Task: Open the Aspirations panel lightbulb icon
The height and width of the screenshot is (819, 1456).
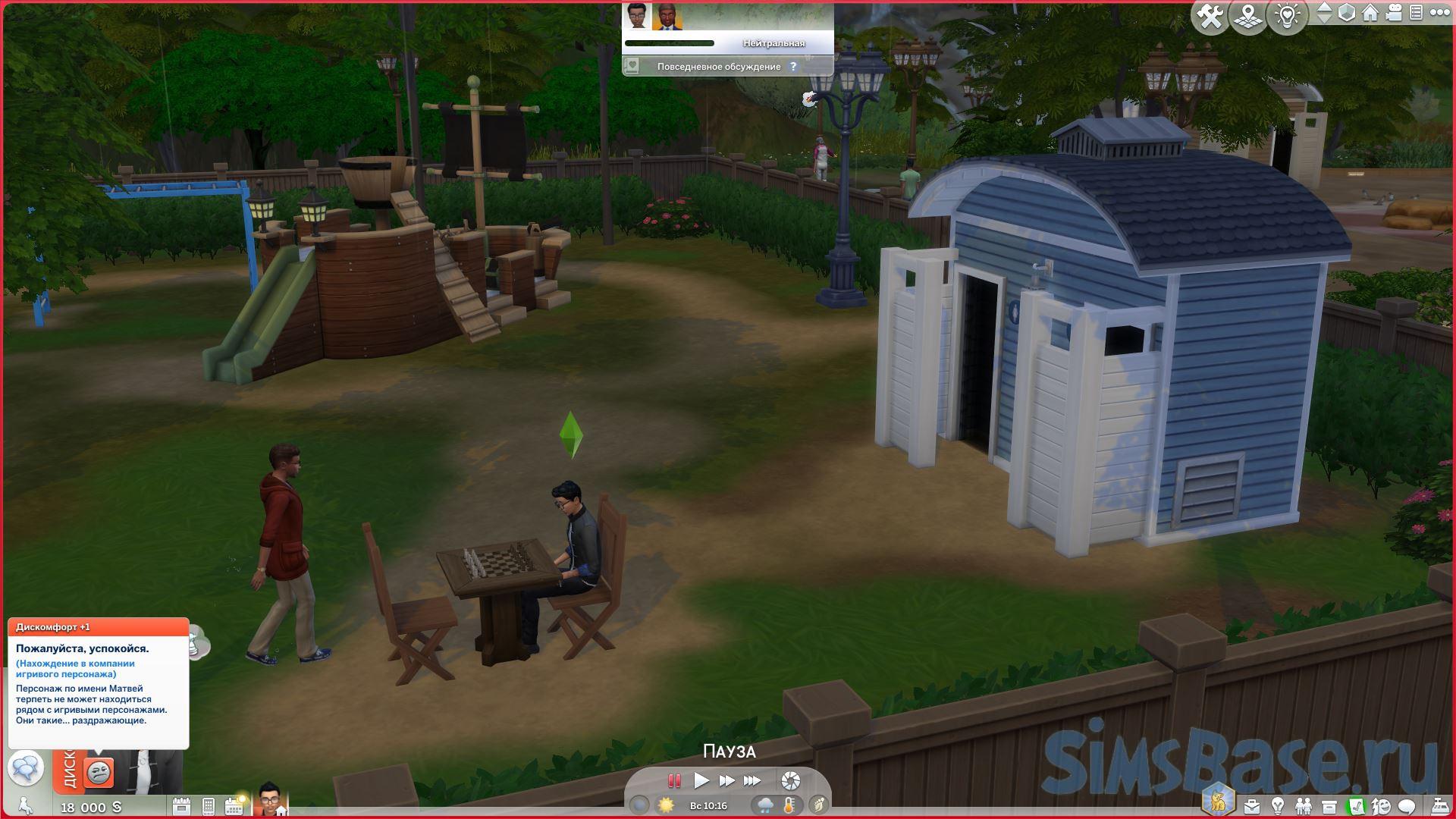Action: point(1277,806)
